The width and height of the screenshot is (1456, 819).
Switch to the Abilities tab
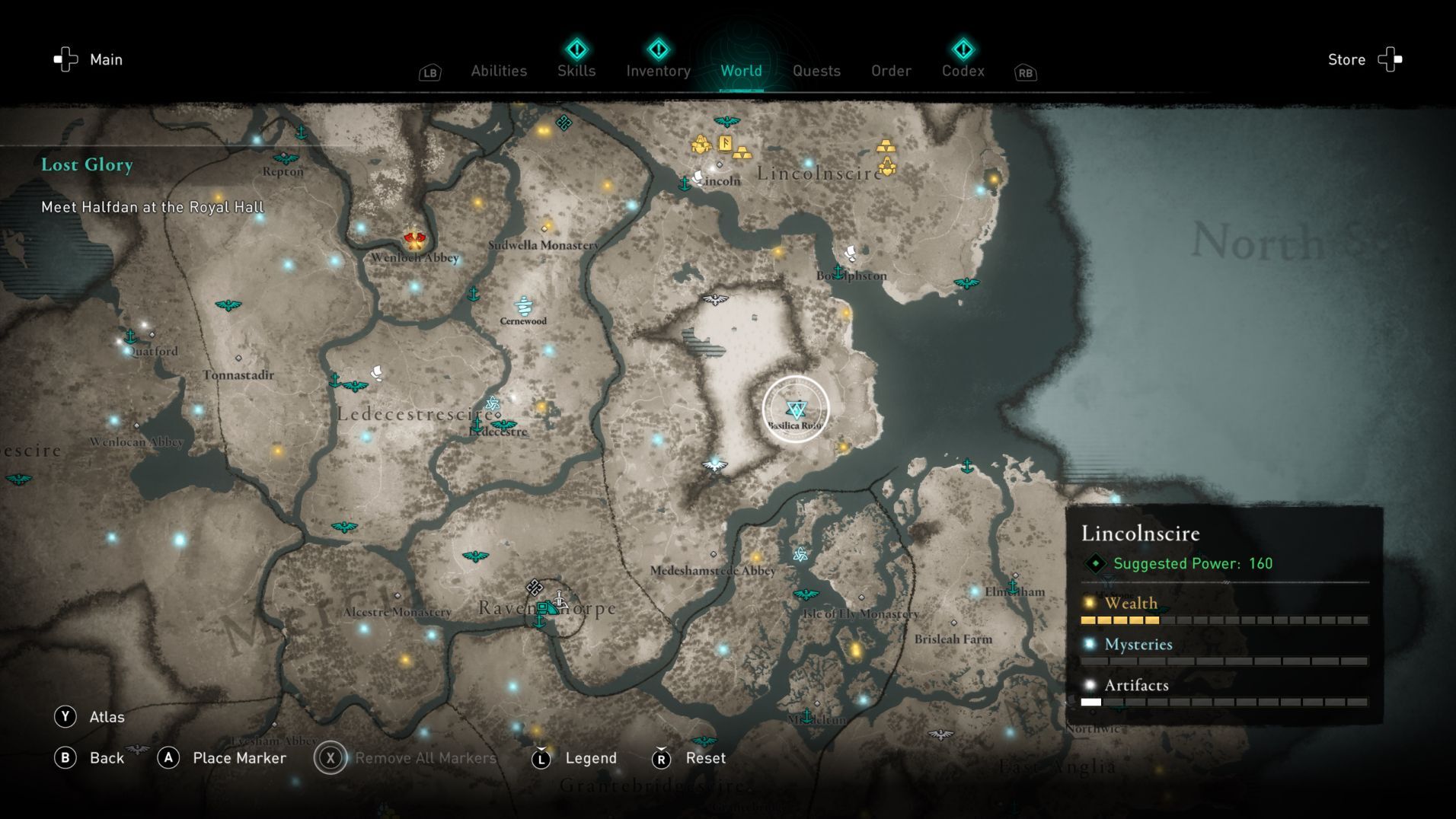pyautogui.click(x=499, y=71)
